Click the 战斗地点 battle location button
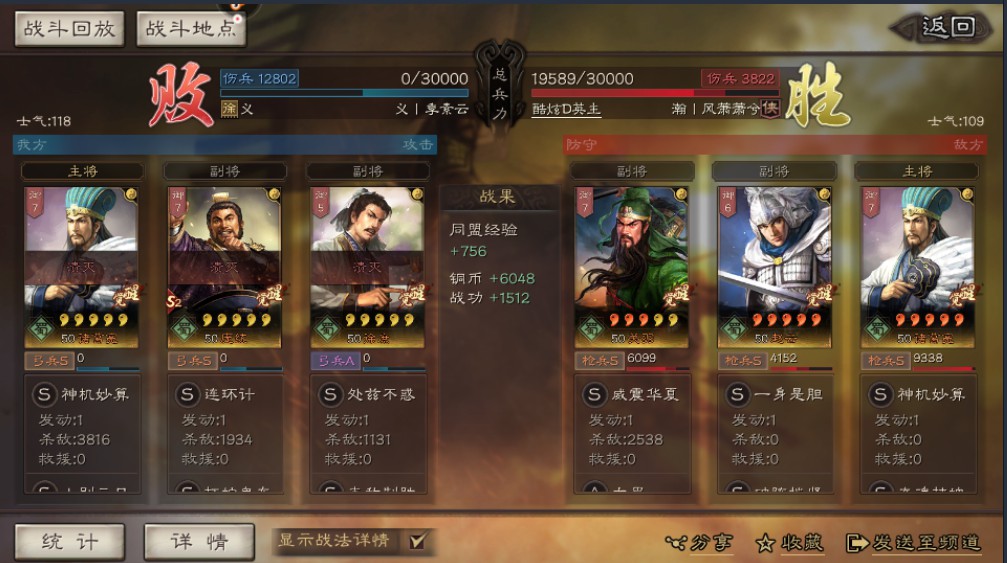This screenshot has height=563, width=1007. tap(191, 28)
